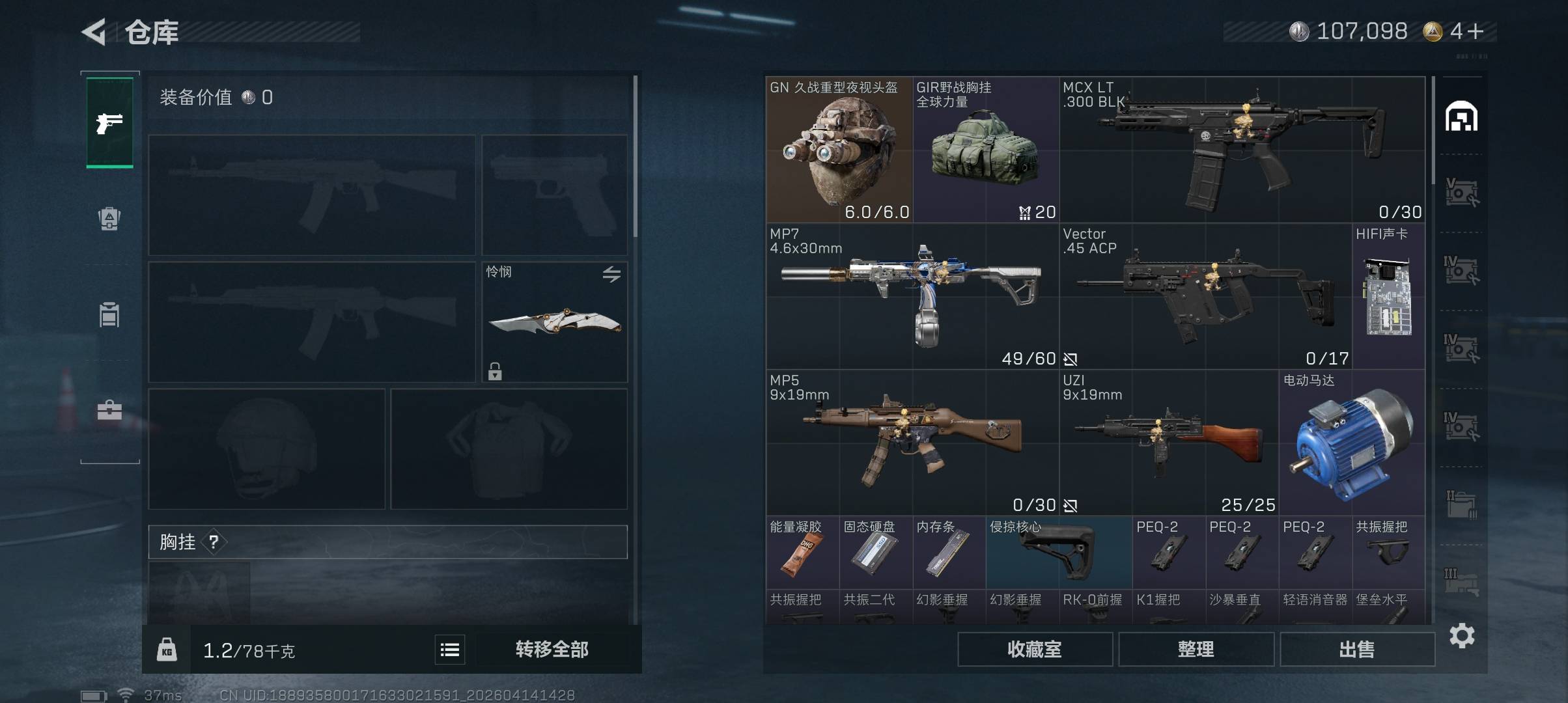Choose the MP7 submachine gun
The width and height of the screenshot is (1568, 703).
[x=912, y=296]
